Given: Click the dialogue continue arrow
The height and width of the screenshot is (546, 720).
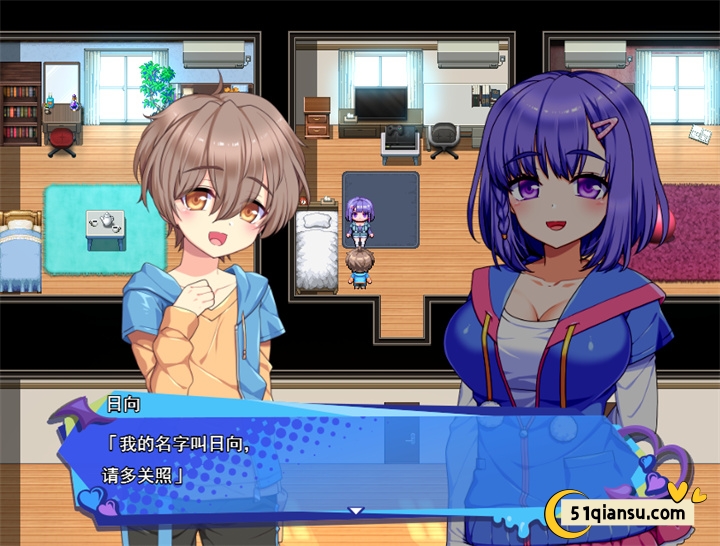Looking at the screenshot, I should (x=355, y=511).
